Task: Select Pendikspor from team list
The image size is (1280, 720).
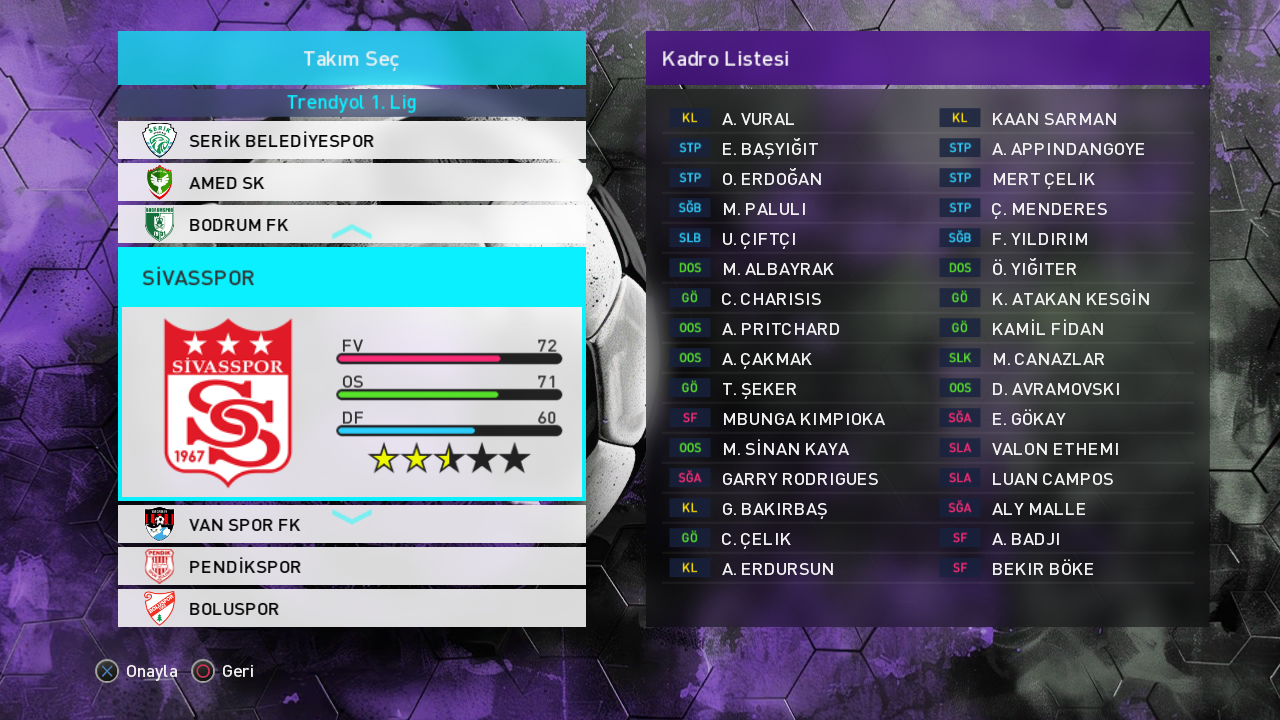Action: pyautogui.click(x=351, y=567)
